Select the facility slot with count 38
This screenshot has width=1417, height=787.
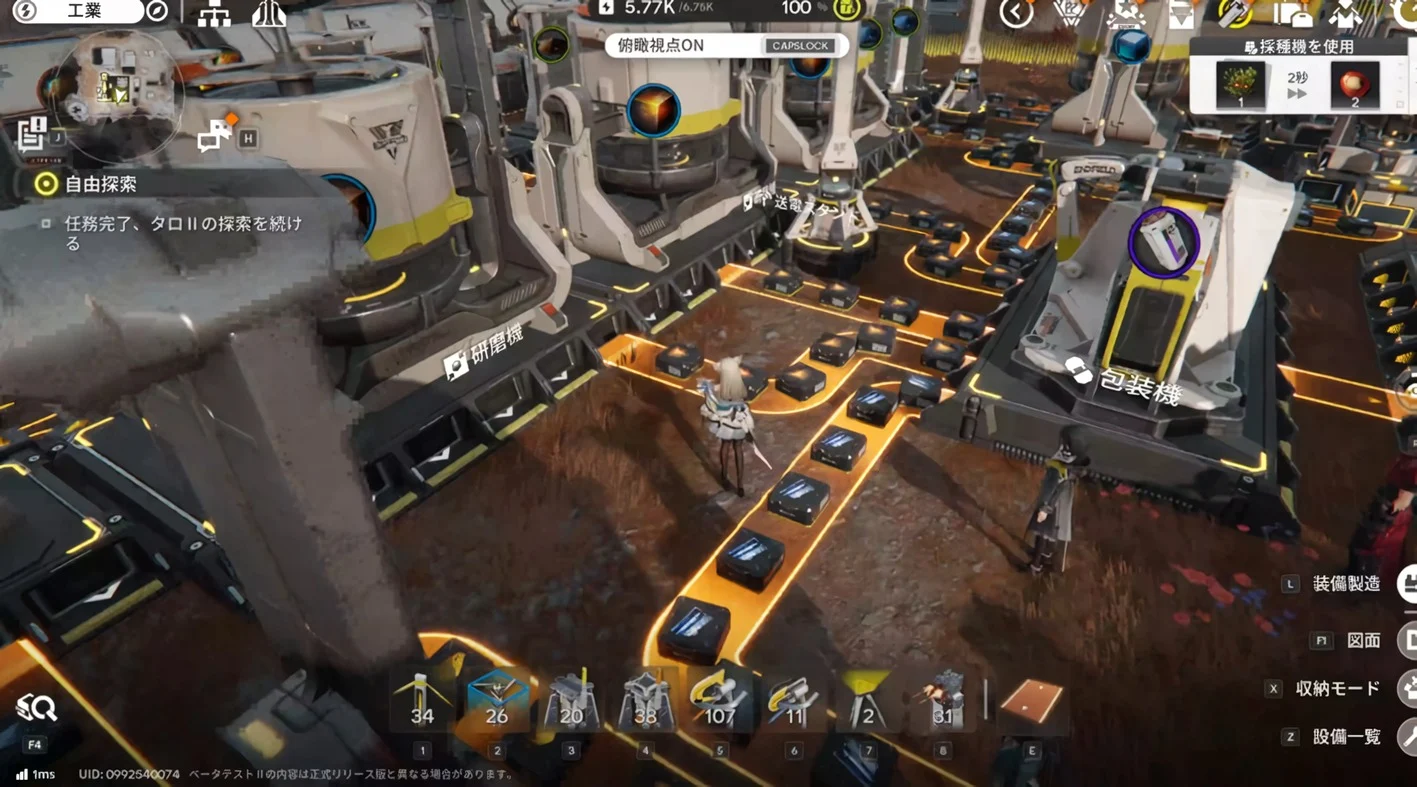[645, 700]
